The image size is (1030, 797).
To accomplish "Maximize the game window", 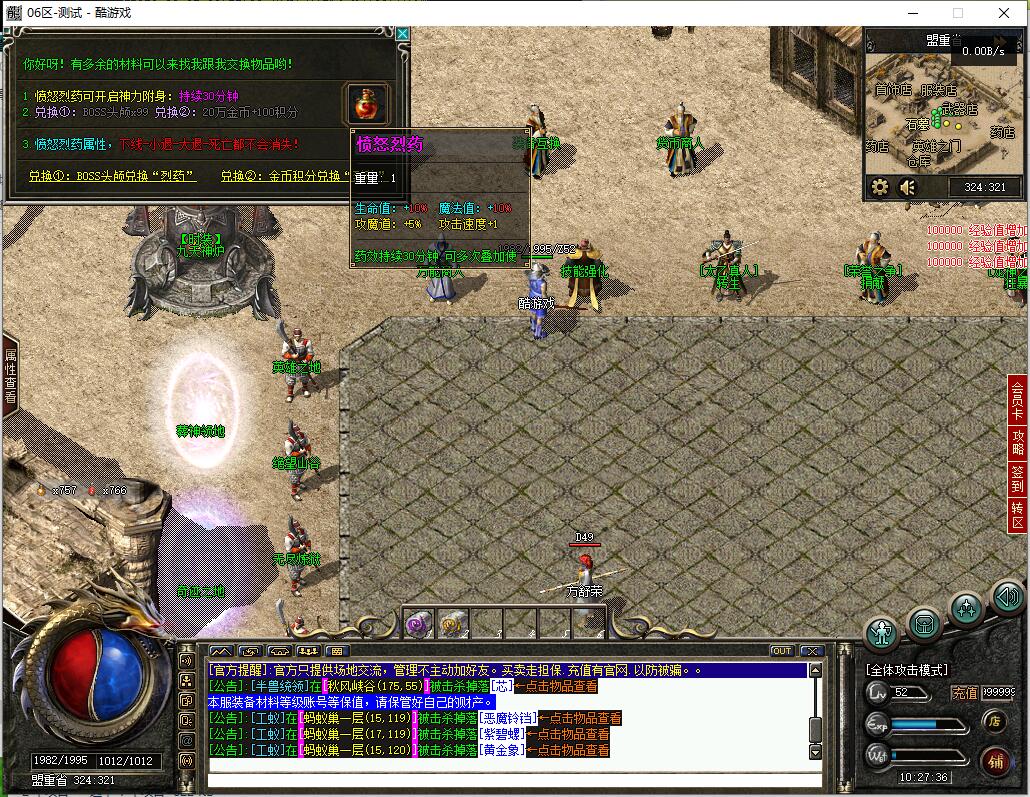I will point(957,13).
